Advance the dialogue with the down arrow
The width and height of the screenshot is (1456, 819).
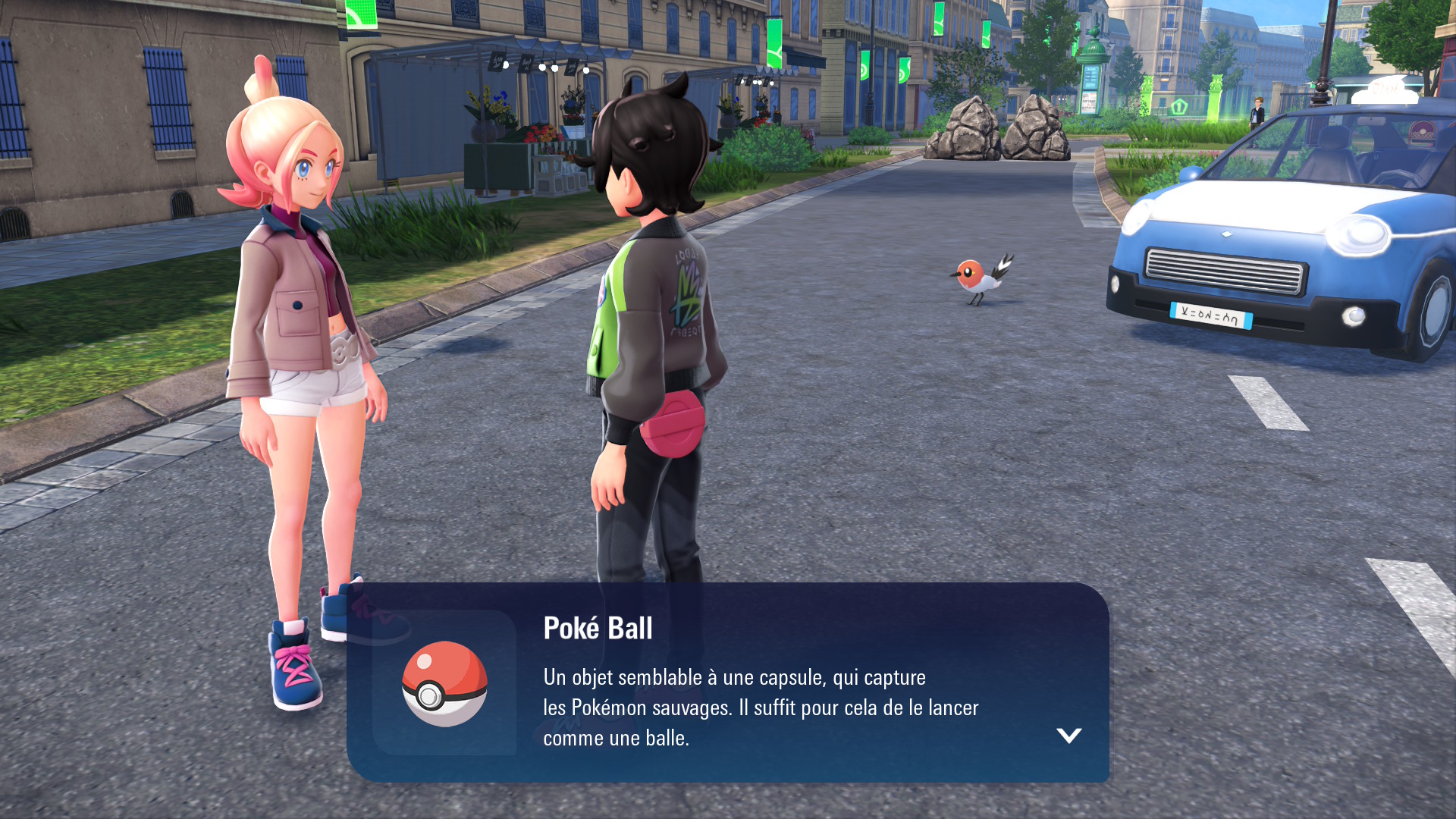point(1068,735)
